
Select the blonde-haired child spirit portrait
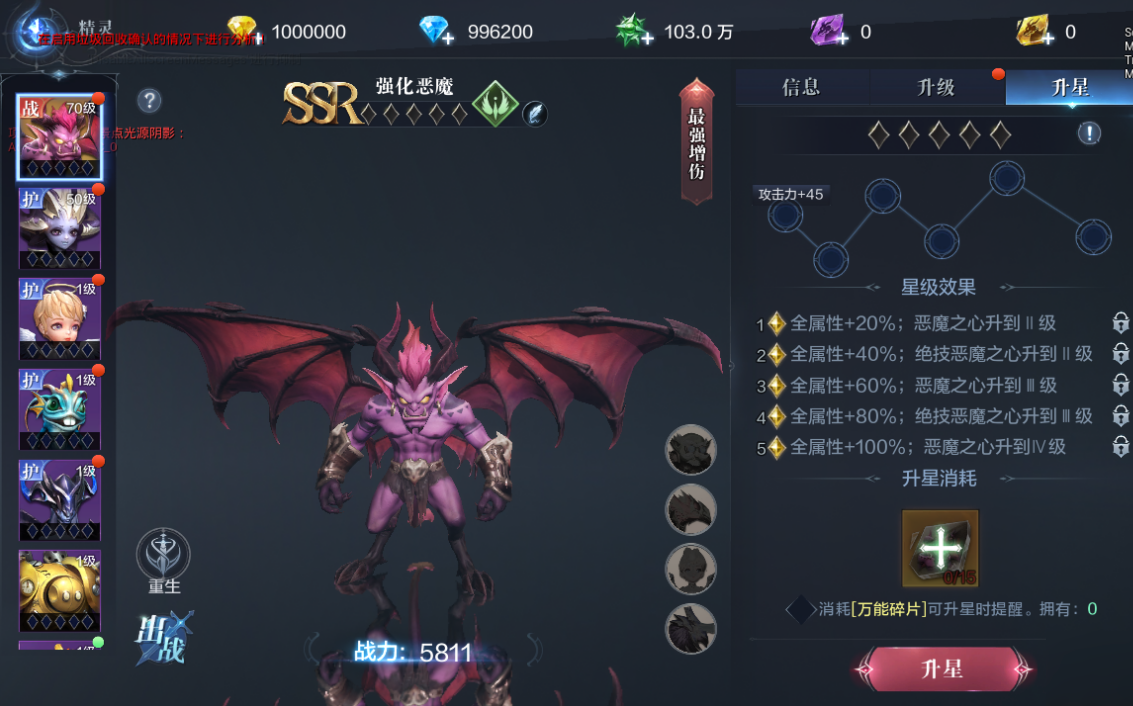click(59, 318)
